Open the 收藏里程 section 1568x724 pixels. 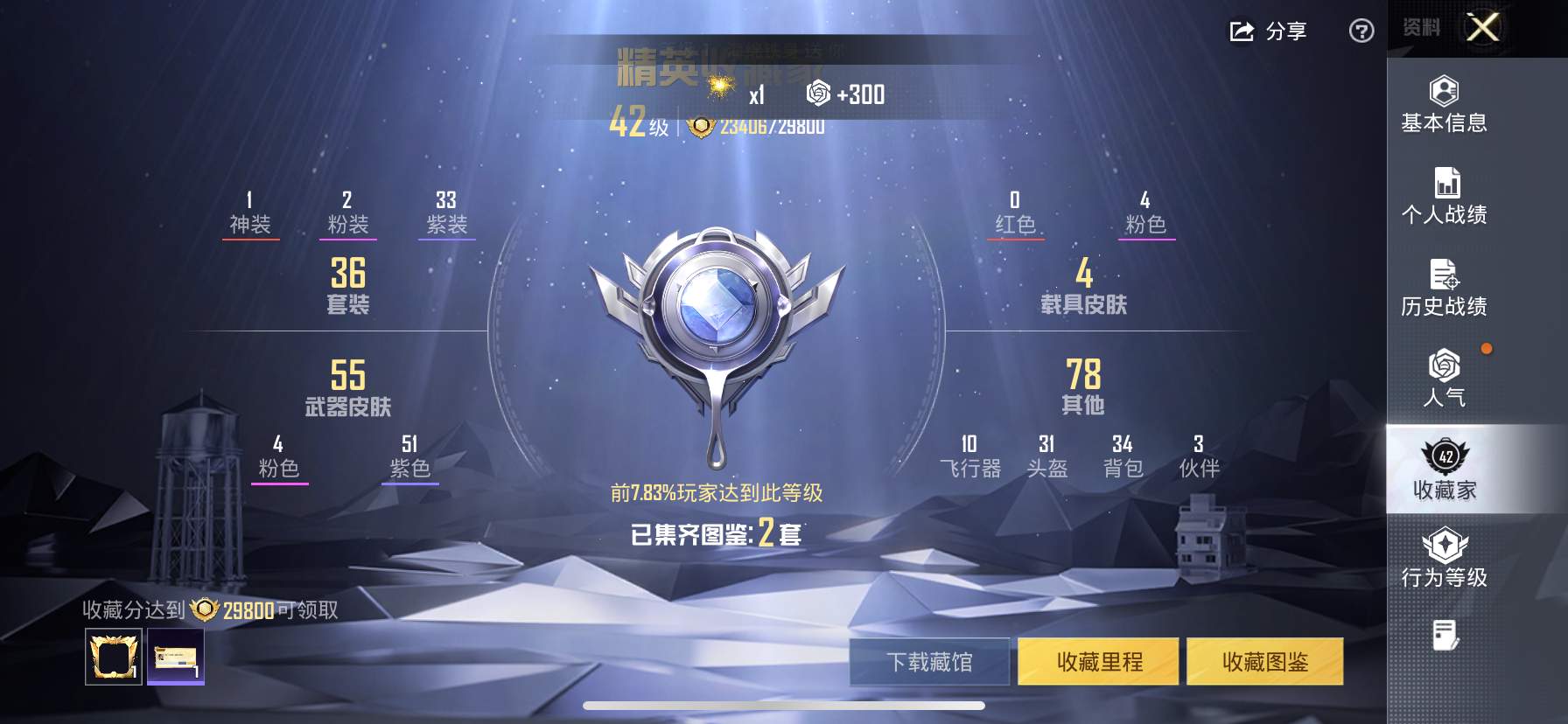click(x=1098, y=662)
